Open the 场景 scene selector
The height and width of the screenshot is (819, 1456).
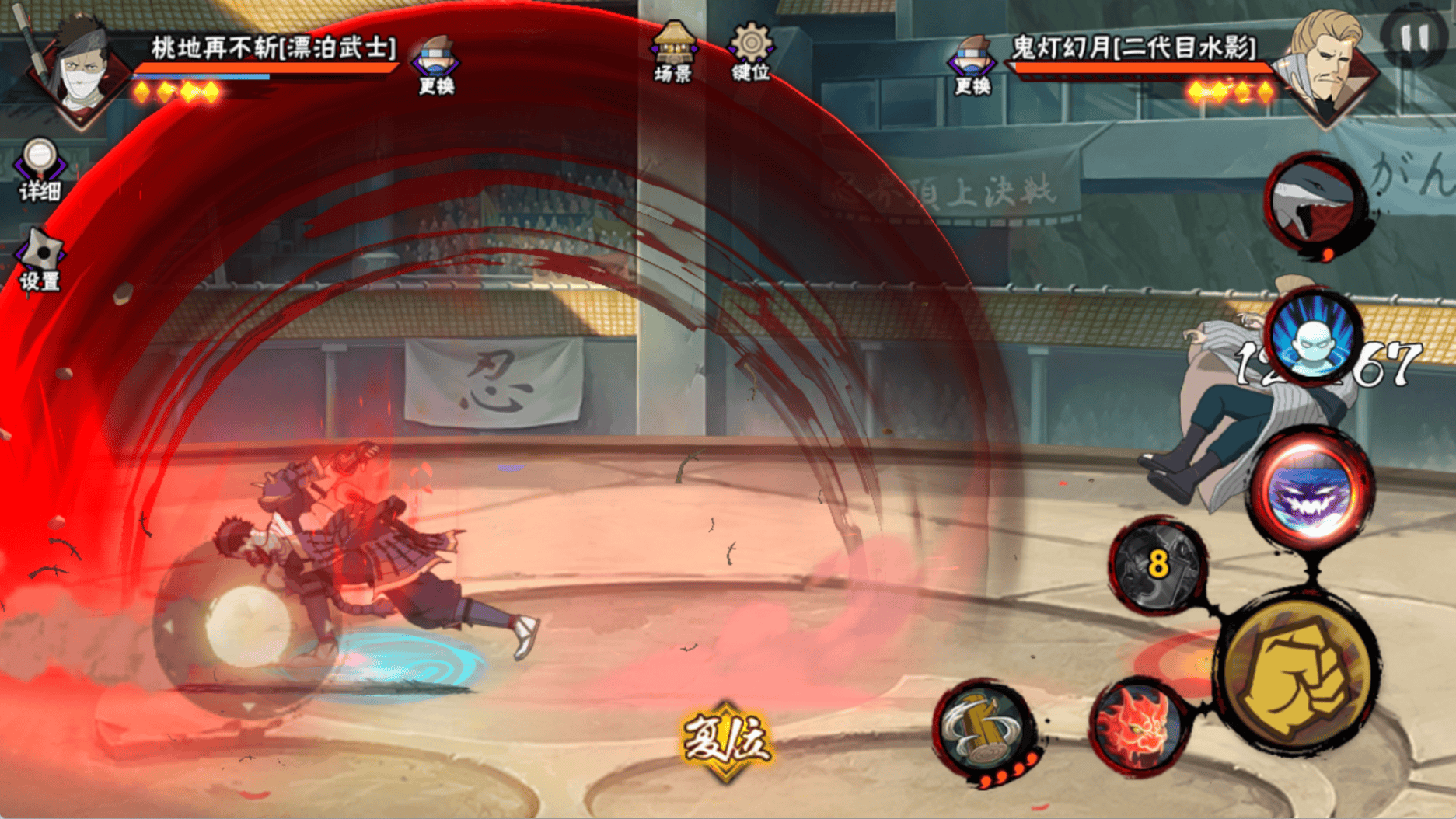(x=673, y=51)
